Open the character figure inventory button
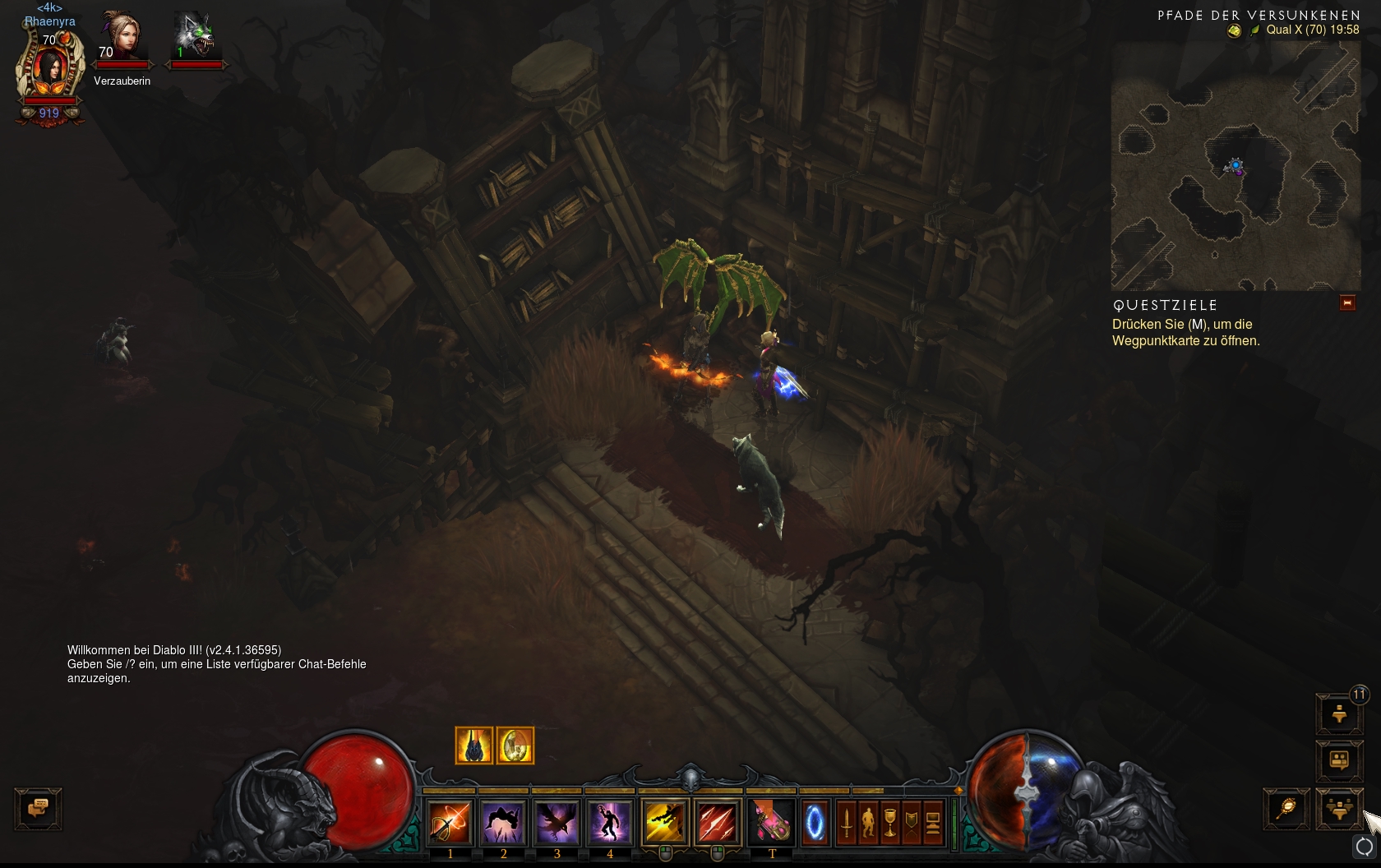Image resolution: width=1381 pixels, height=868 pixels. [x=868, y=823]
